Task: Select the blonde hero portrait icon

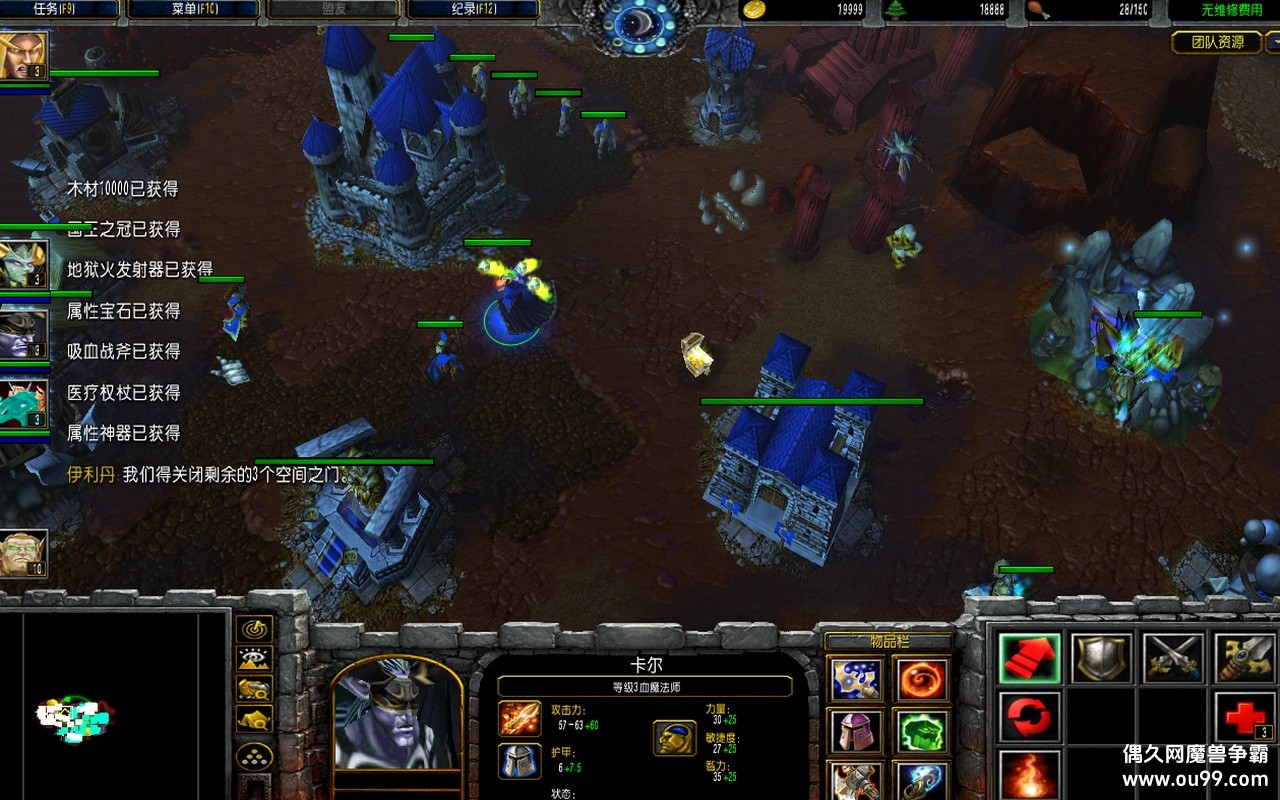Action: click(x=24, y=56)
